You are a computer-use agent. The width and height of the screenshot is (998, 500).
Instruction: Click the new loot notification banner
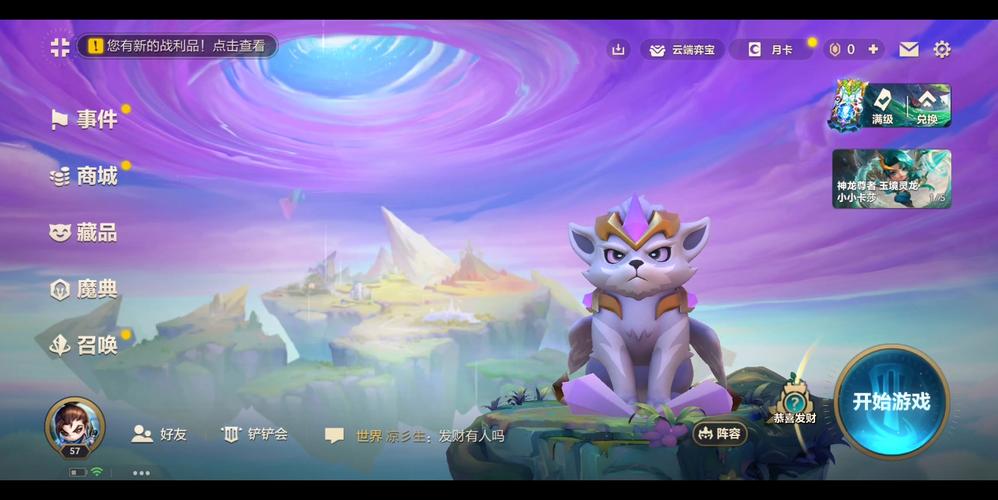(178, 46)
